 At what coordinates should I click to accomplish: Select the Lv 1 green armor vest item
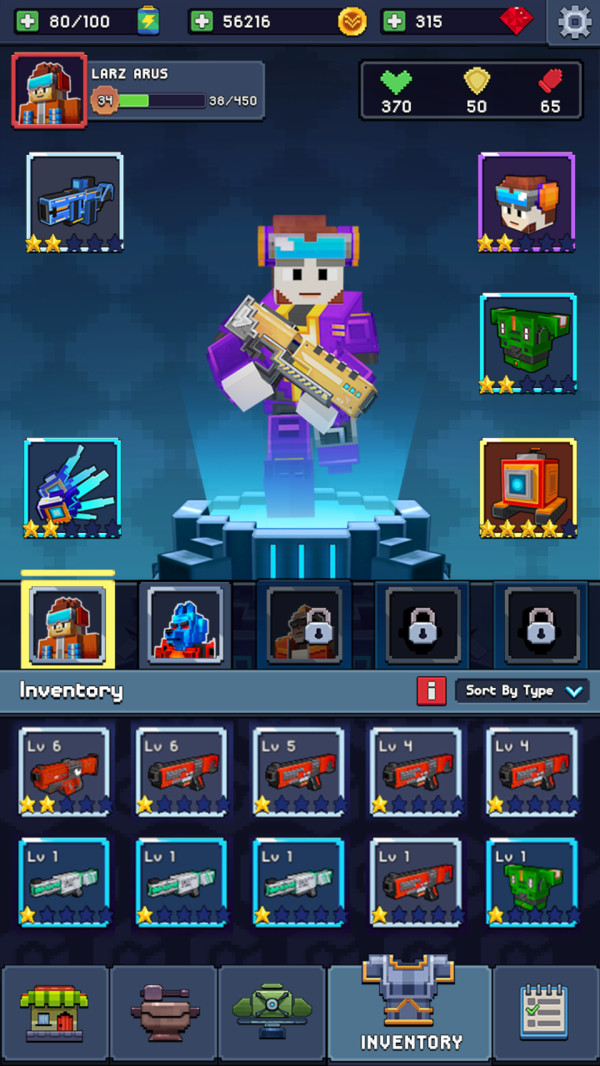(x=532, y=882)
